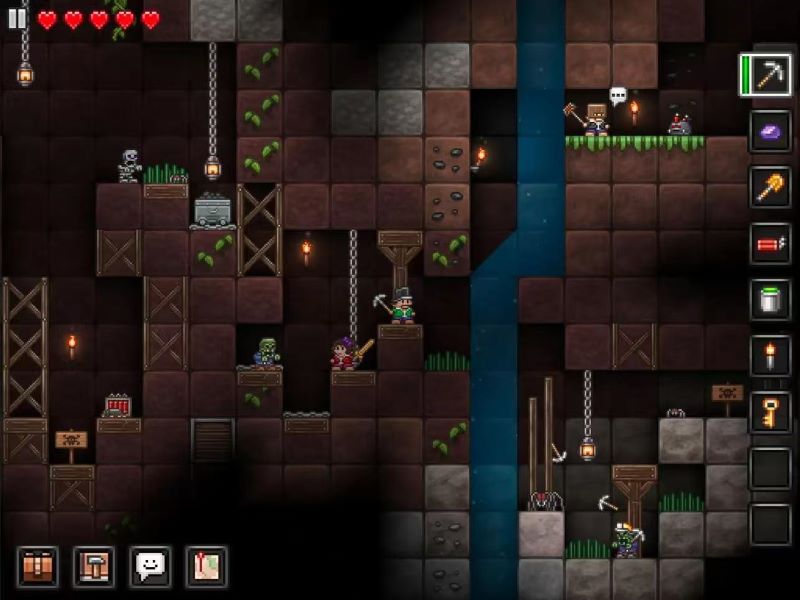
Task: Show the map
Action: (x=206, y=567)
